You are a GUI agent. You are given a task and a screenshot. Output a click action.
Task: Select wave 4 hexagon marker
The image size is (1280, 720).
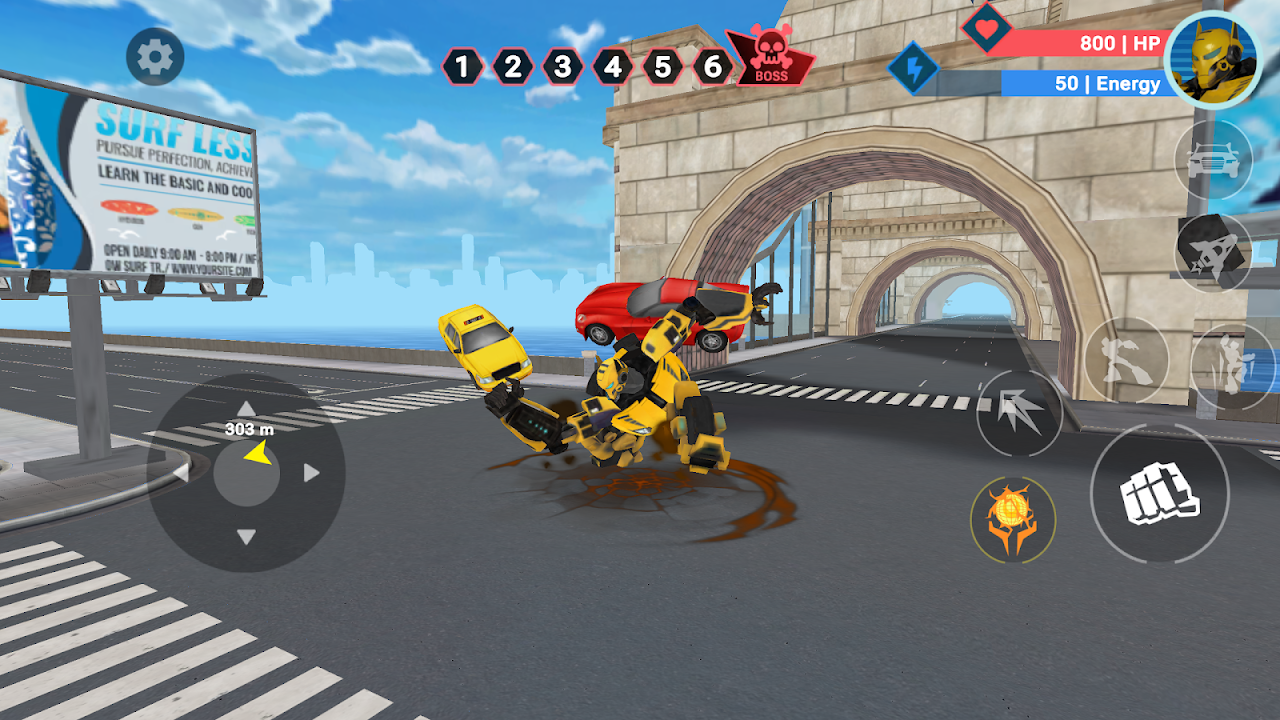tap(612, 67)
